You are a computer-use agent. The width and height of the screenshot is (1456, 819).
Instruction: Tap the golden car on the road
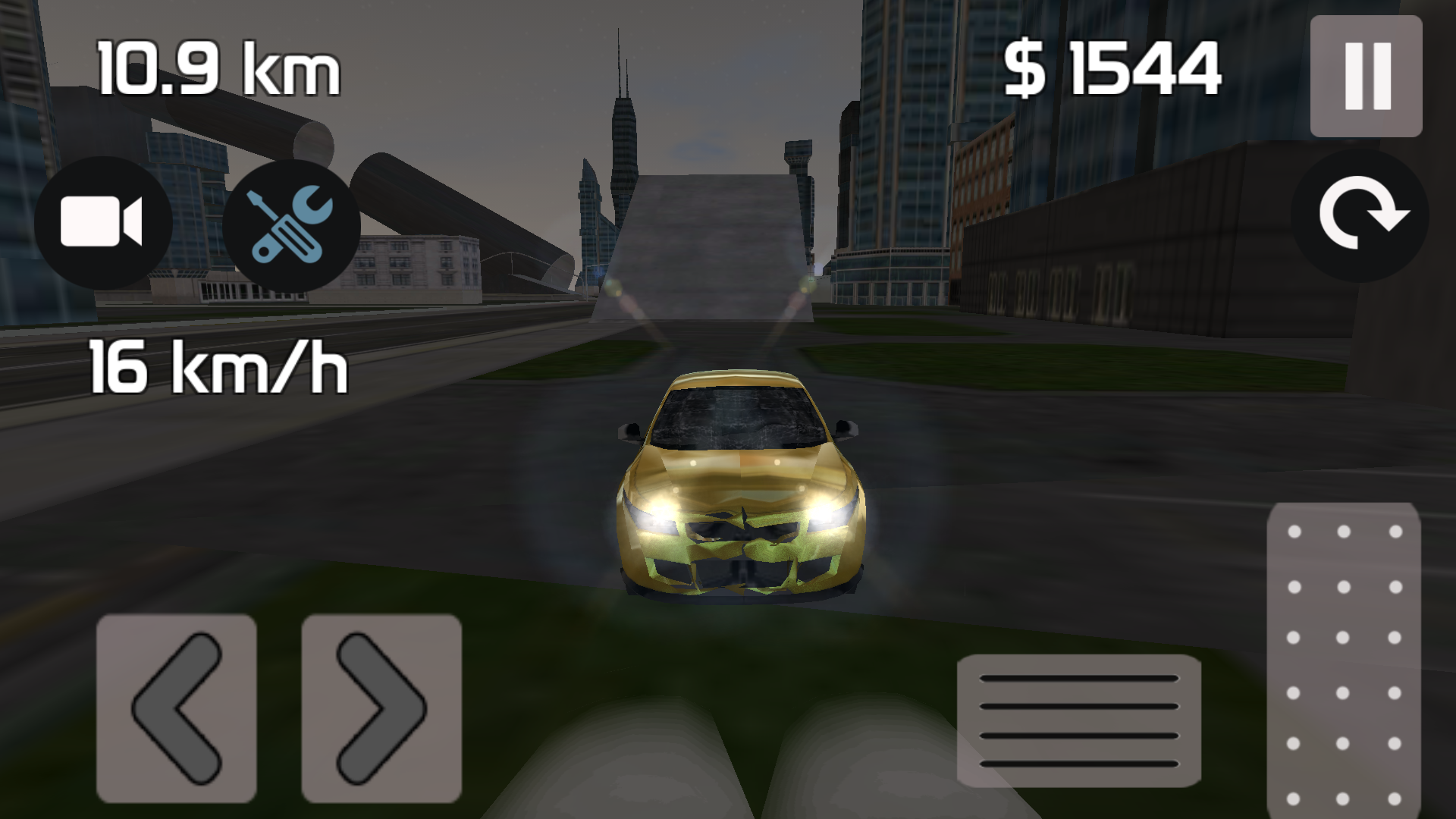click(739, 493)
